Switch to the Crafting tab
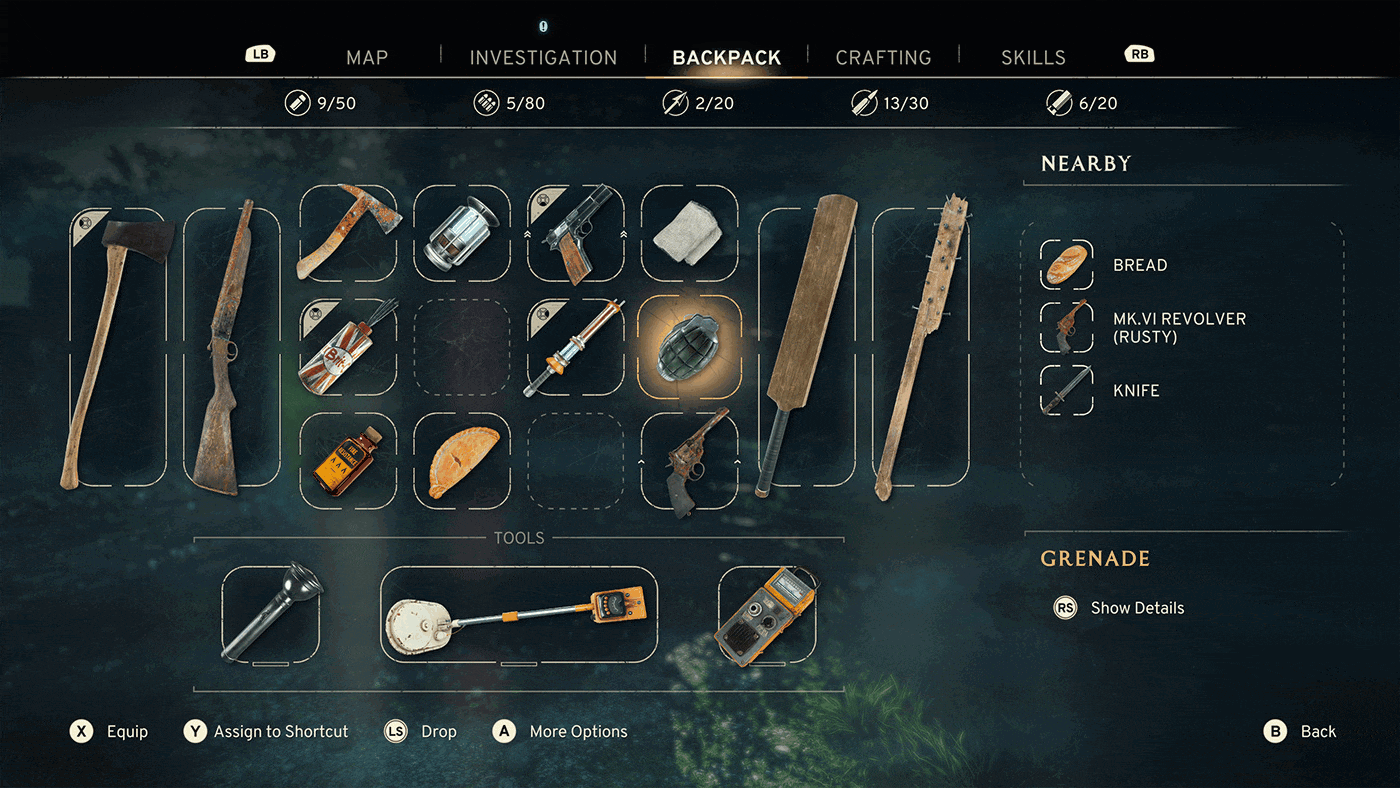Screen dimensions: 1400x788 point(883,57)
